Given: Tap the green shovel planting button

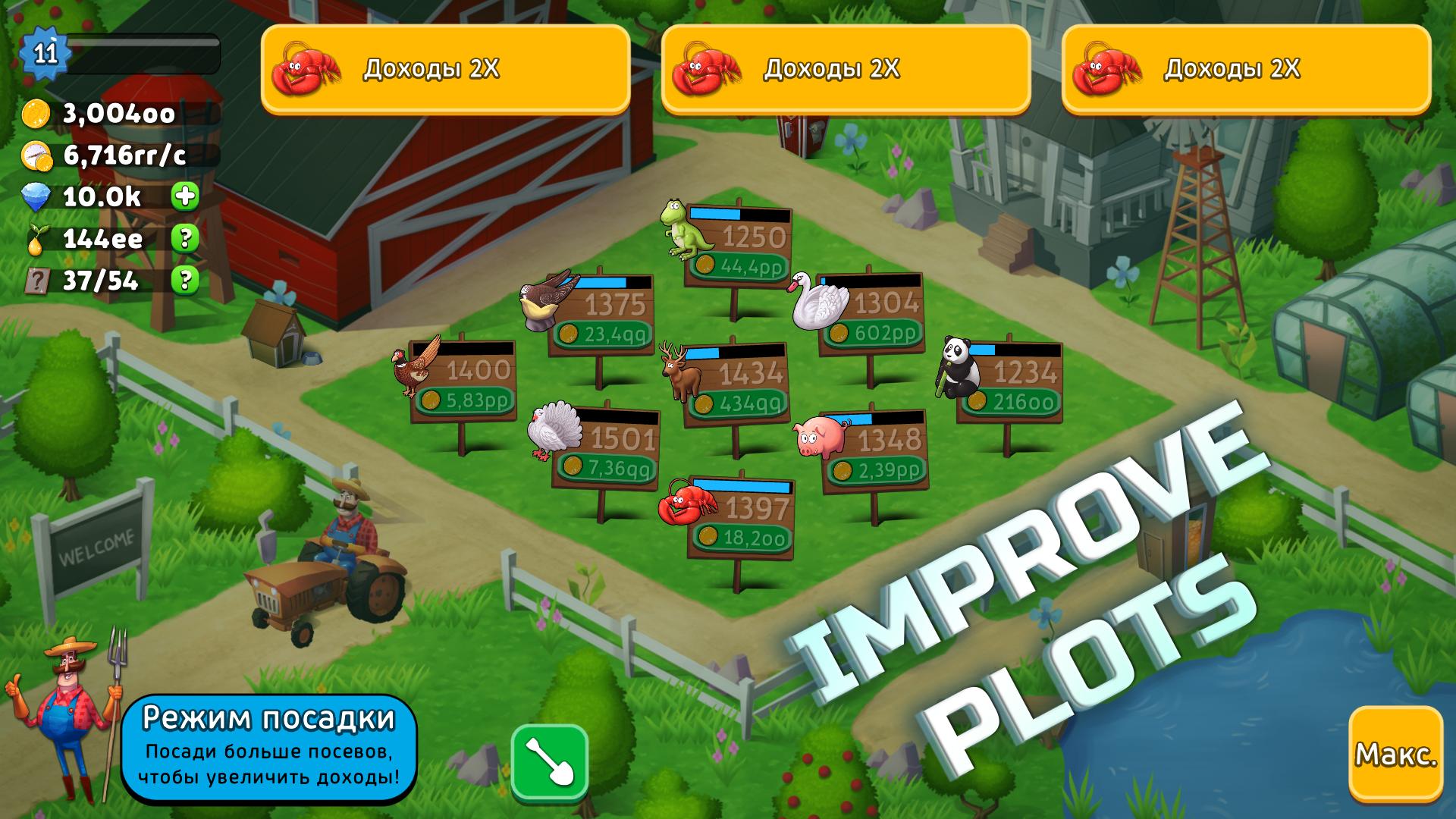Looking at the screenshot, I should [x=550, y=763].
